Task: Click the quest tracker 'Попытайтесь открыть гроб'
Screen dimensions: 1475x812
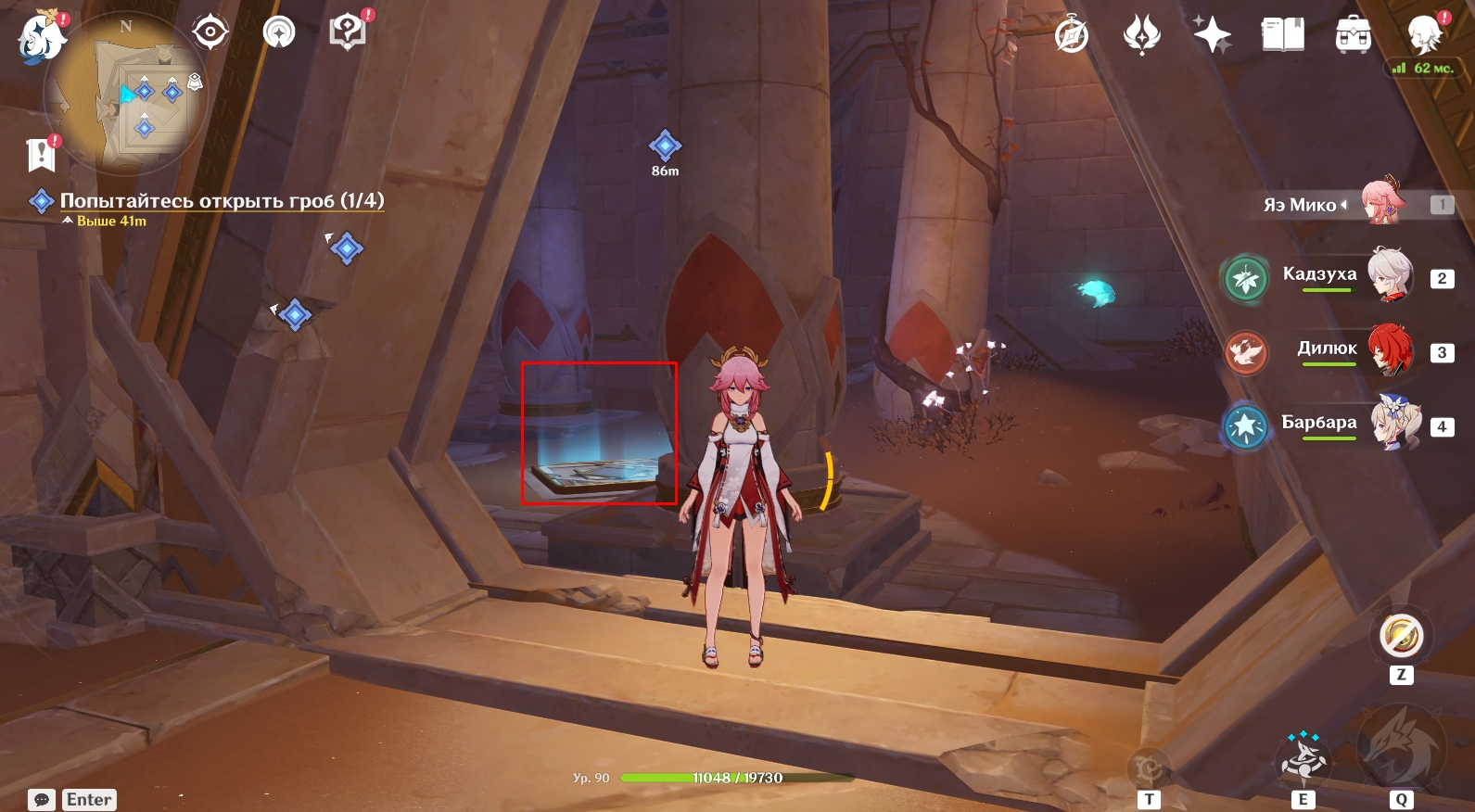Action: click(221, 200)
